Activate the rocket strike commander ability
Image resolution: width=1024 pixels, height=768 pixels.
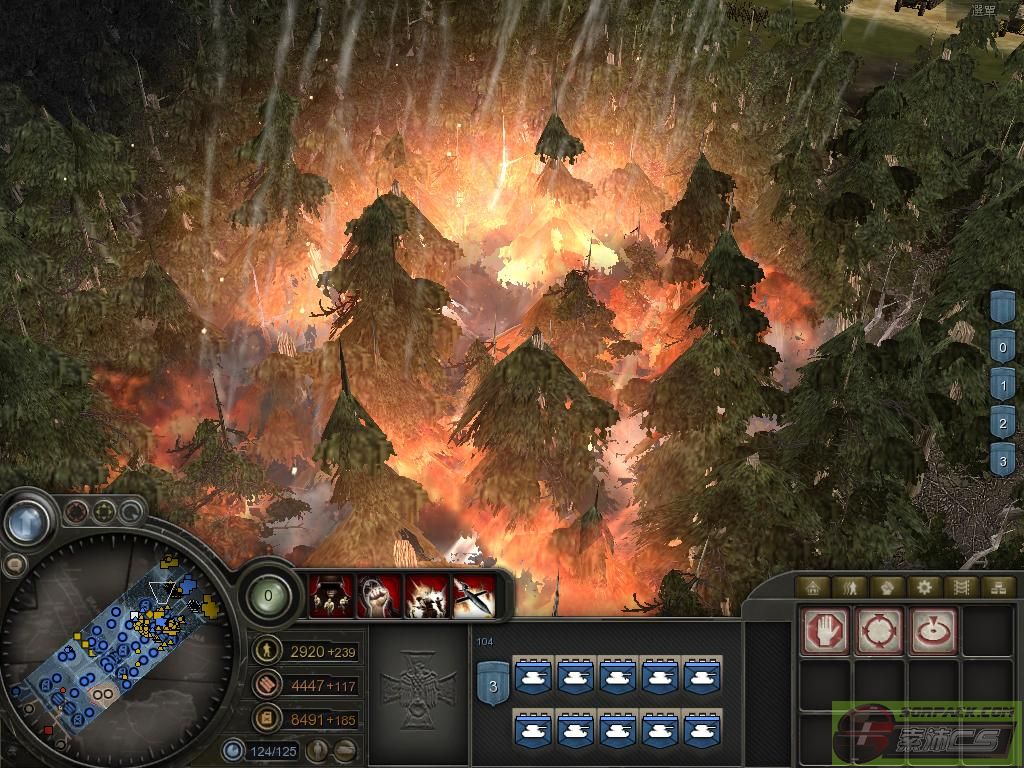click(472, 597)
